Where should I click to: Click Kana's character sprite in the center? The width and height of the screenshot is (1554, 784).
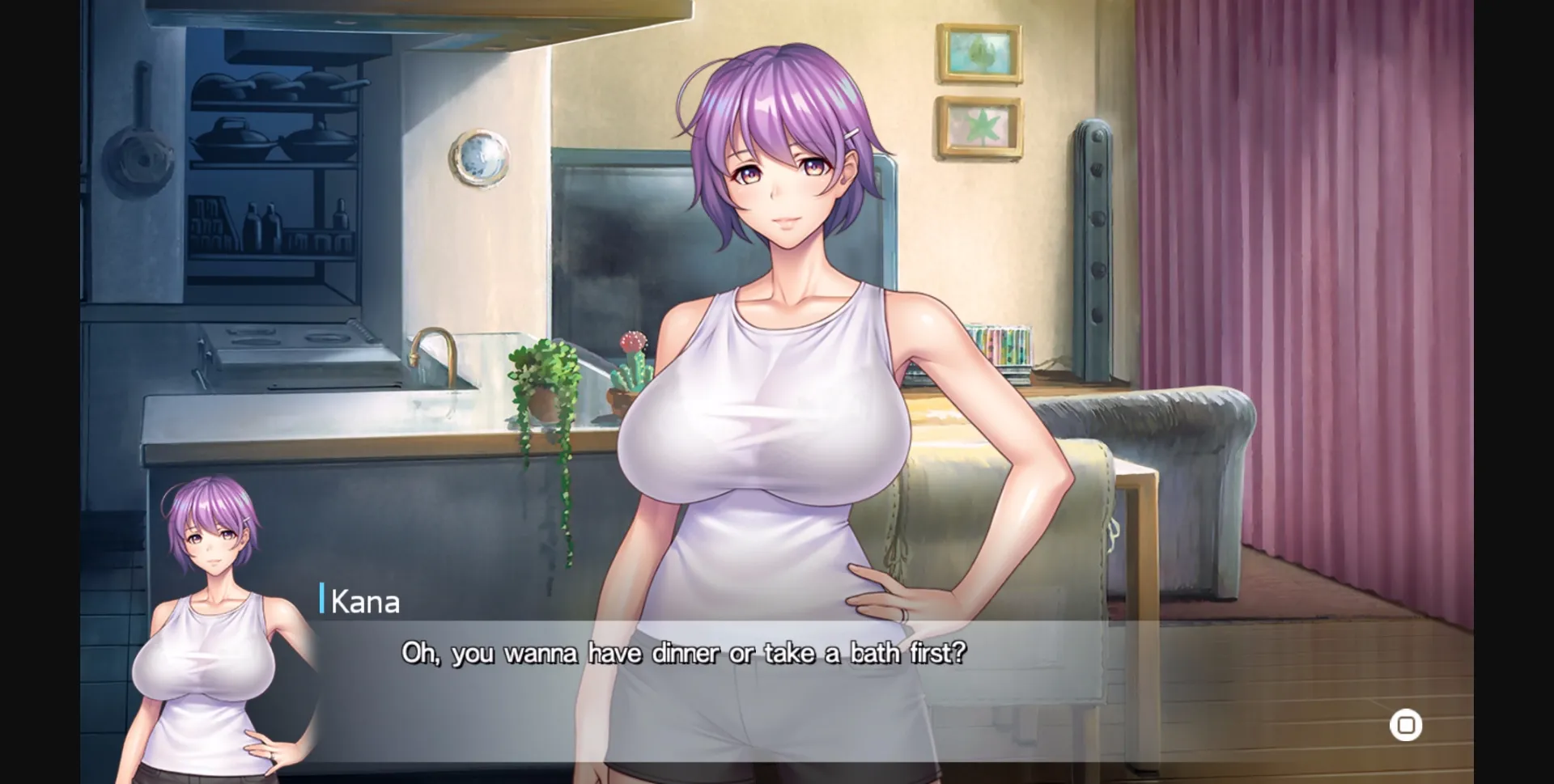777,364
